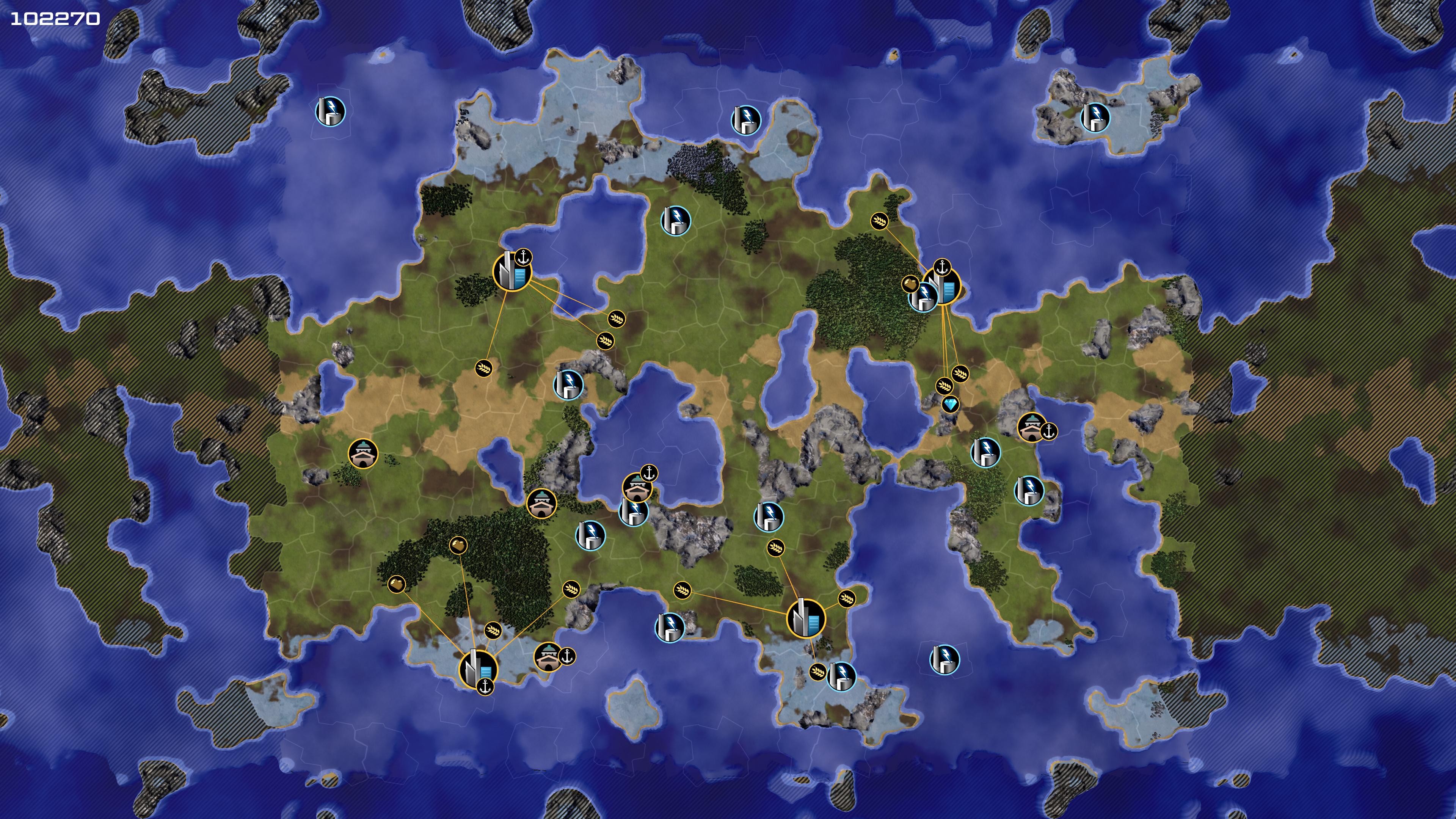Select the power plant marker overlapping a skyscraper city

[923, 297]
